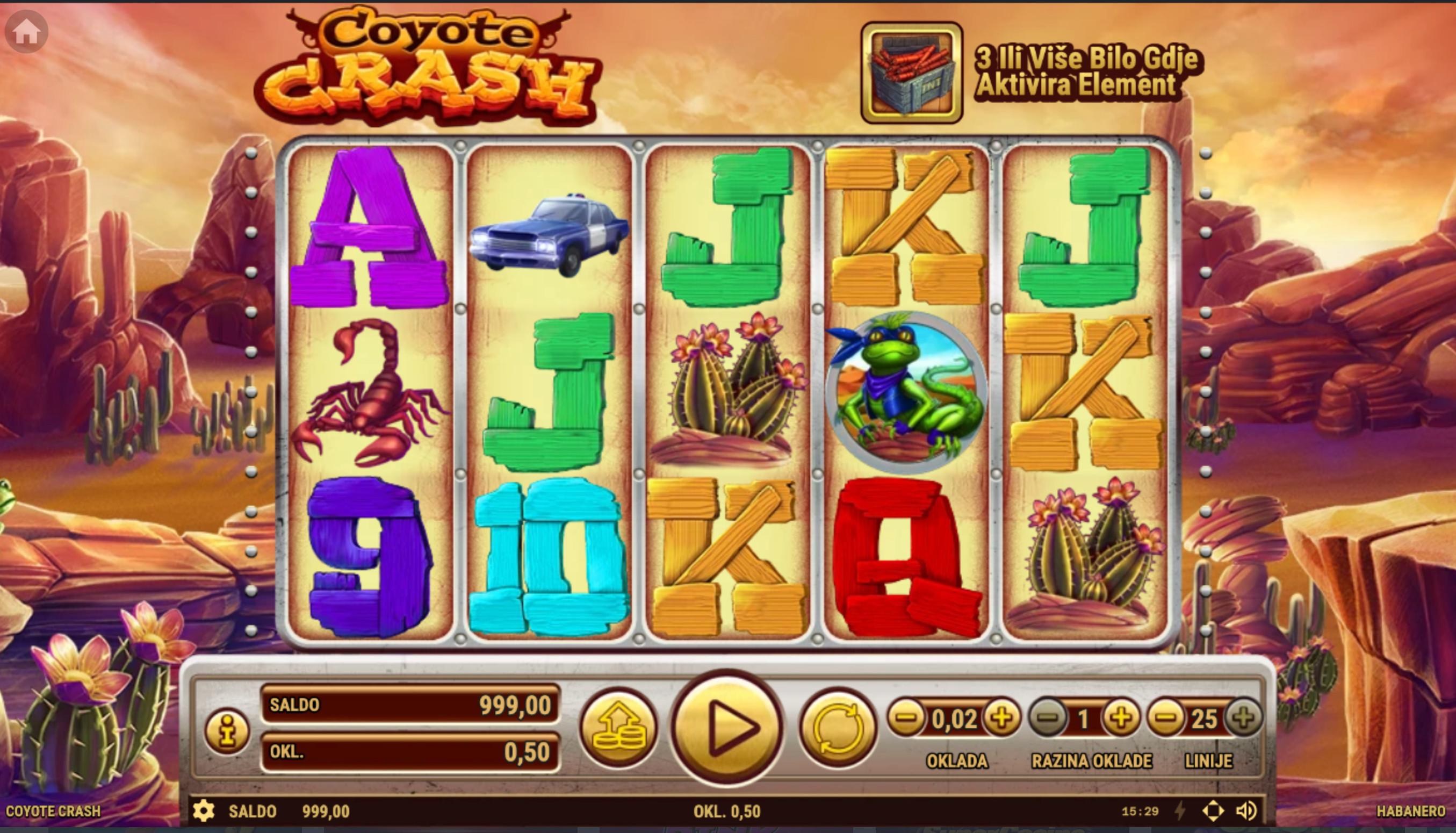1456x833 pixels.
Task: Open the settings gear icon
Action: 204,812
